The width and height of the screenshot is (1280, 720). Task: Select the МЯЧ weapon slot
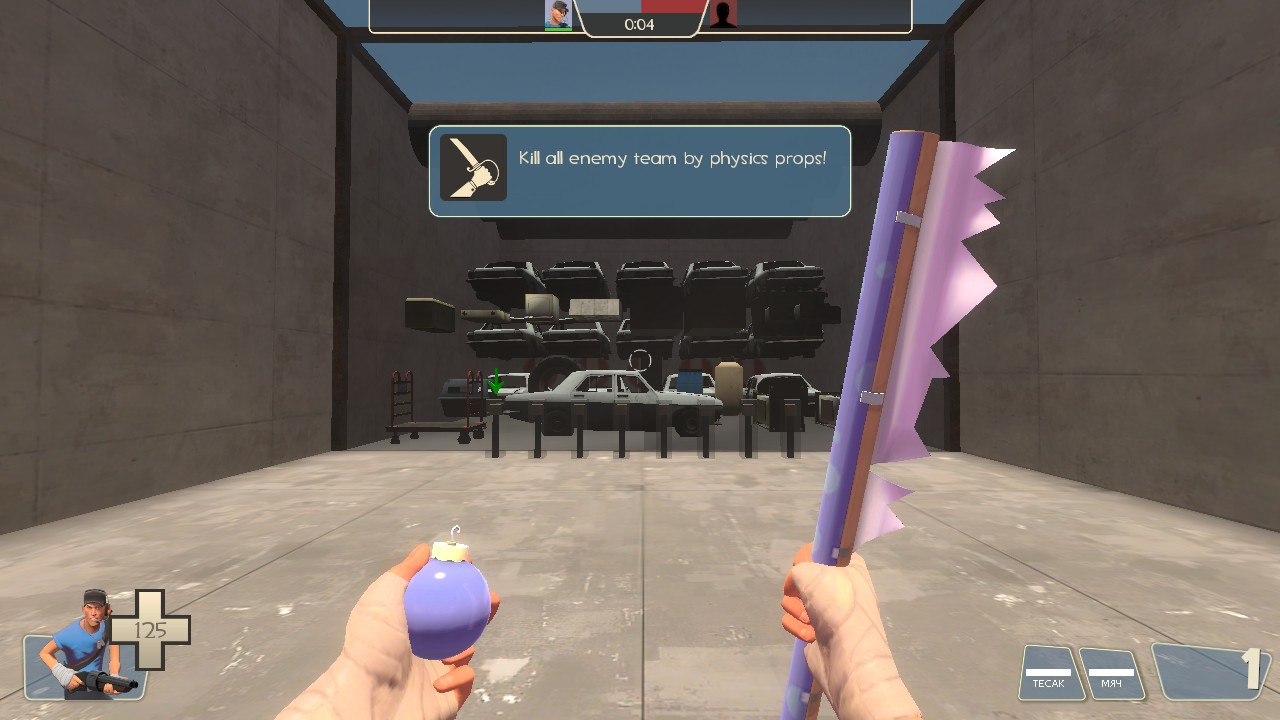click(1113, 676)
